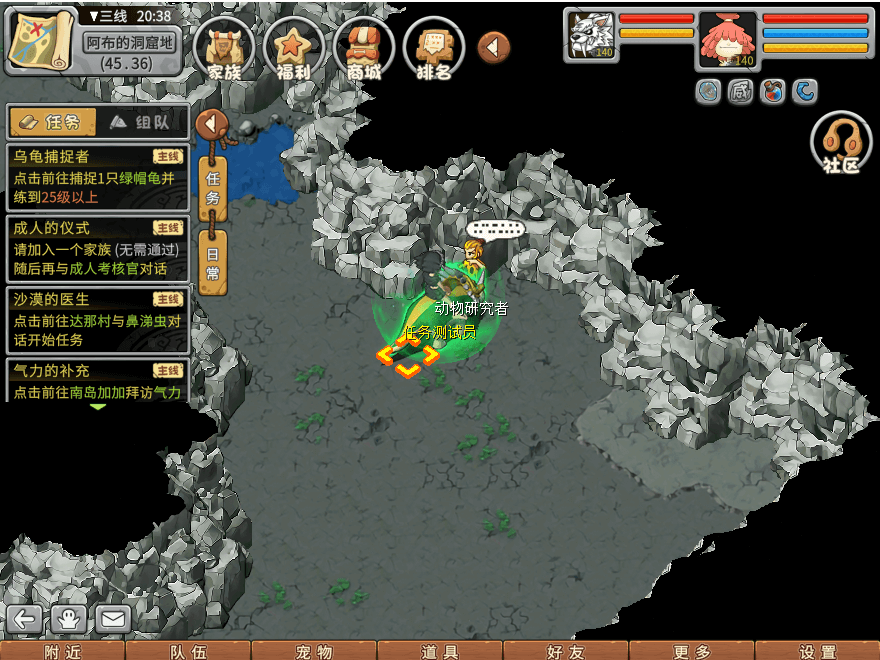Open the 社区 community button
The image size is (880, 660).
tap(841, 145)
